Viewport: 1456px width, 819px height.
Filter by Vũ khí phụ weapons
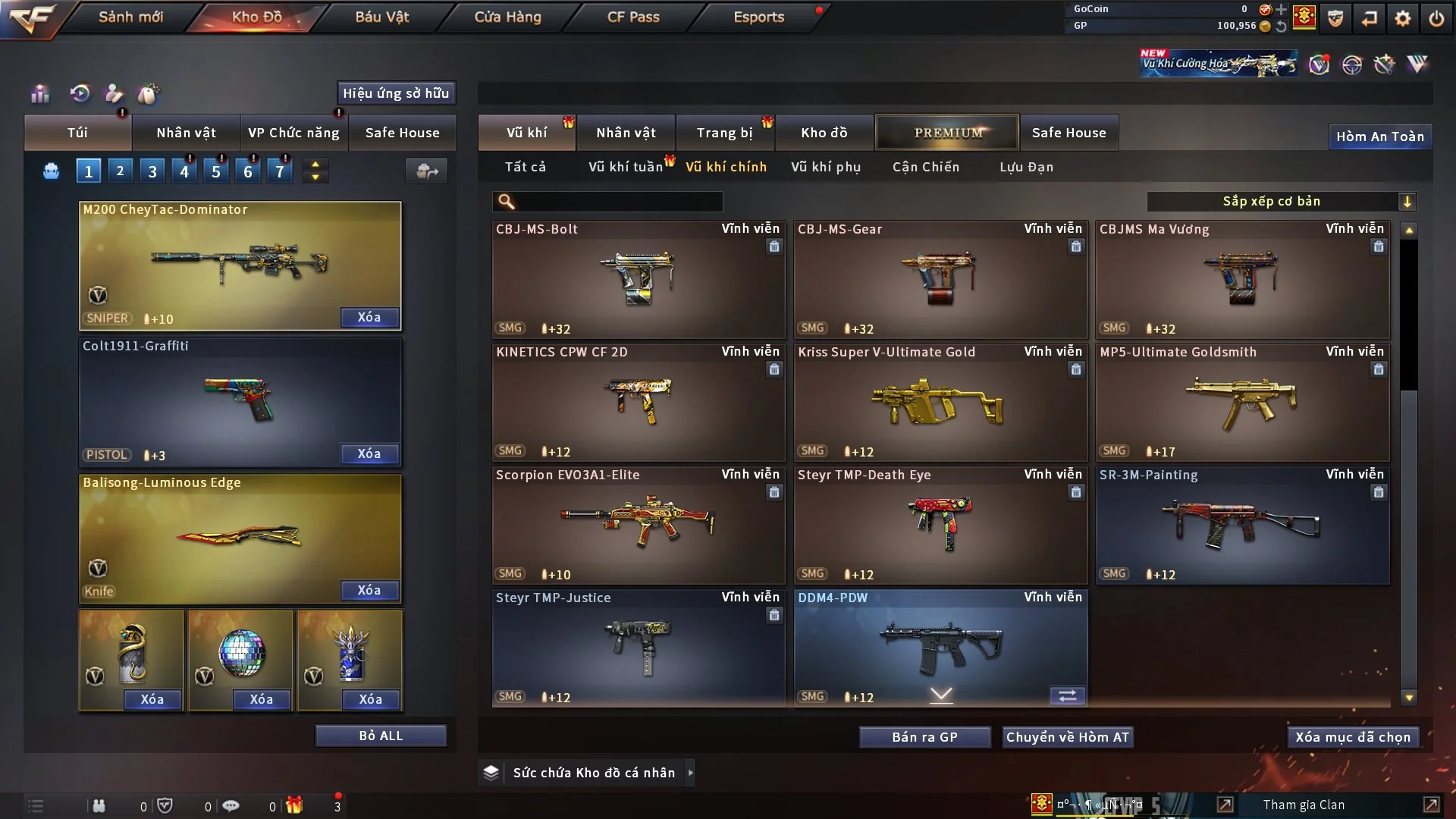pos(826,167)
